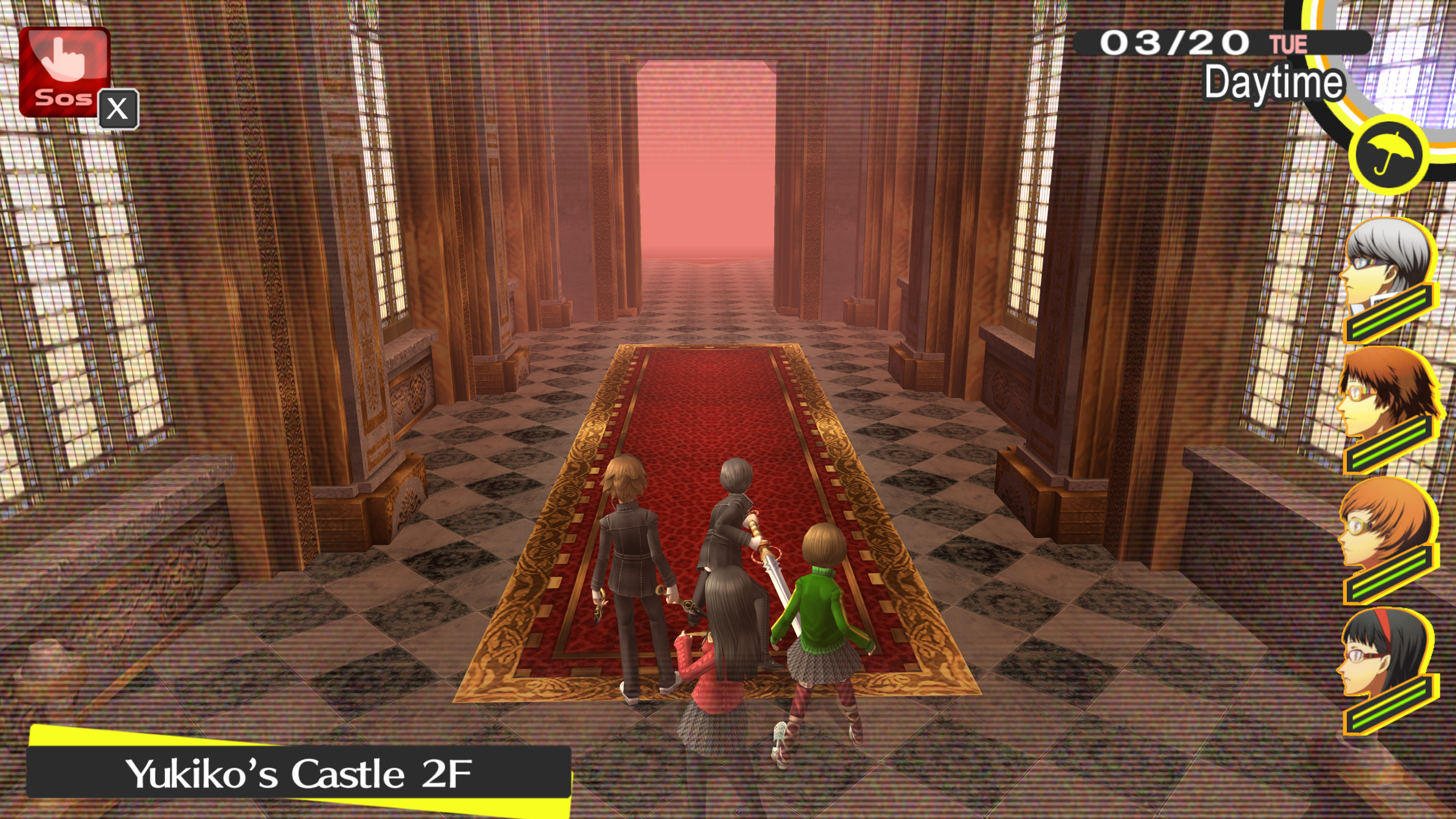The width and height of the screenshot is (1456, 819).
Task: Click the red SOS distress icon
Action: [x=65, y=74]
